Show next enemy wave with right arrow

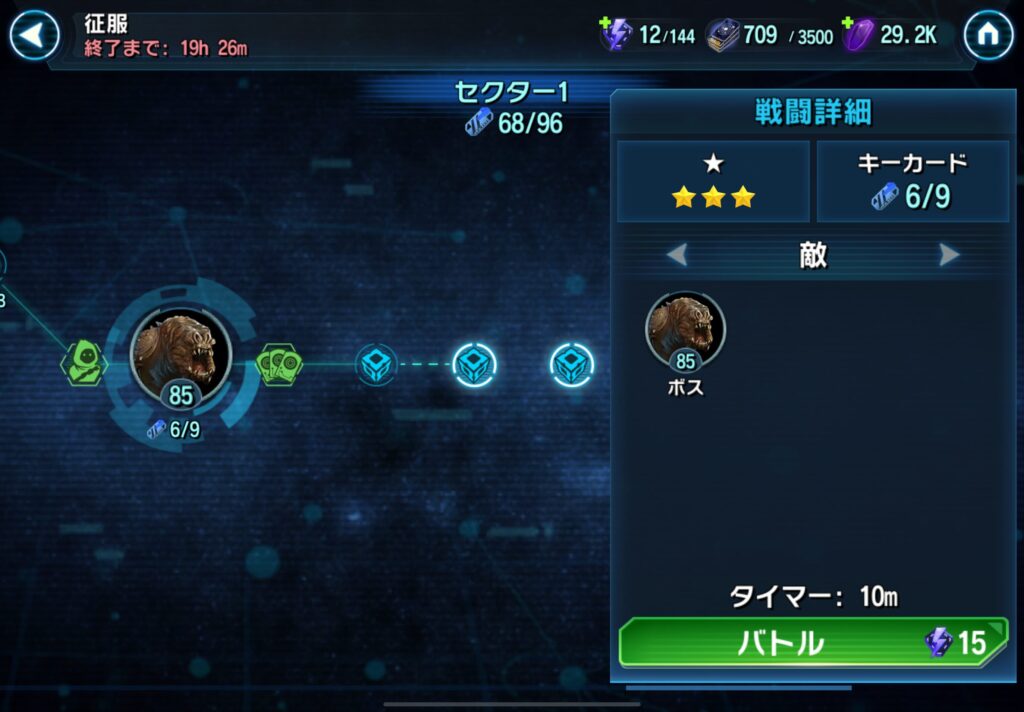point(949,255)
